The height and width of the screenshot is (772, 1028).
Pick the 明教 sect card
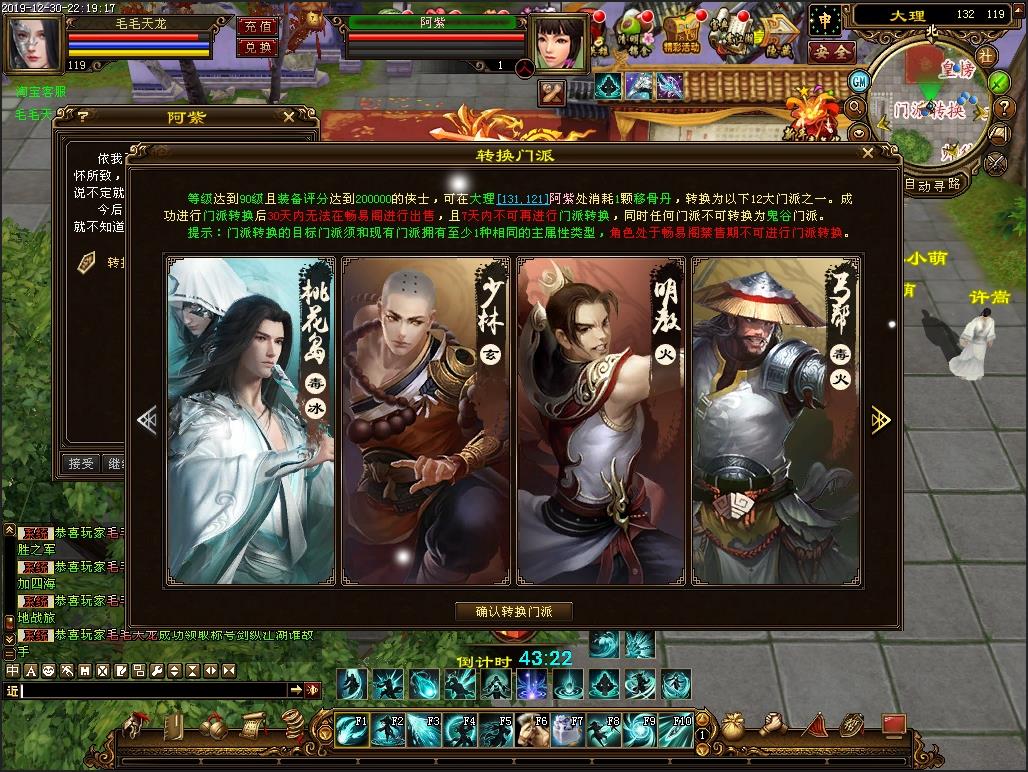tap(601, 420)
